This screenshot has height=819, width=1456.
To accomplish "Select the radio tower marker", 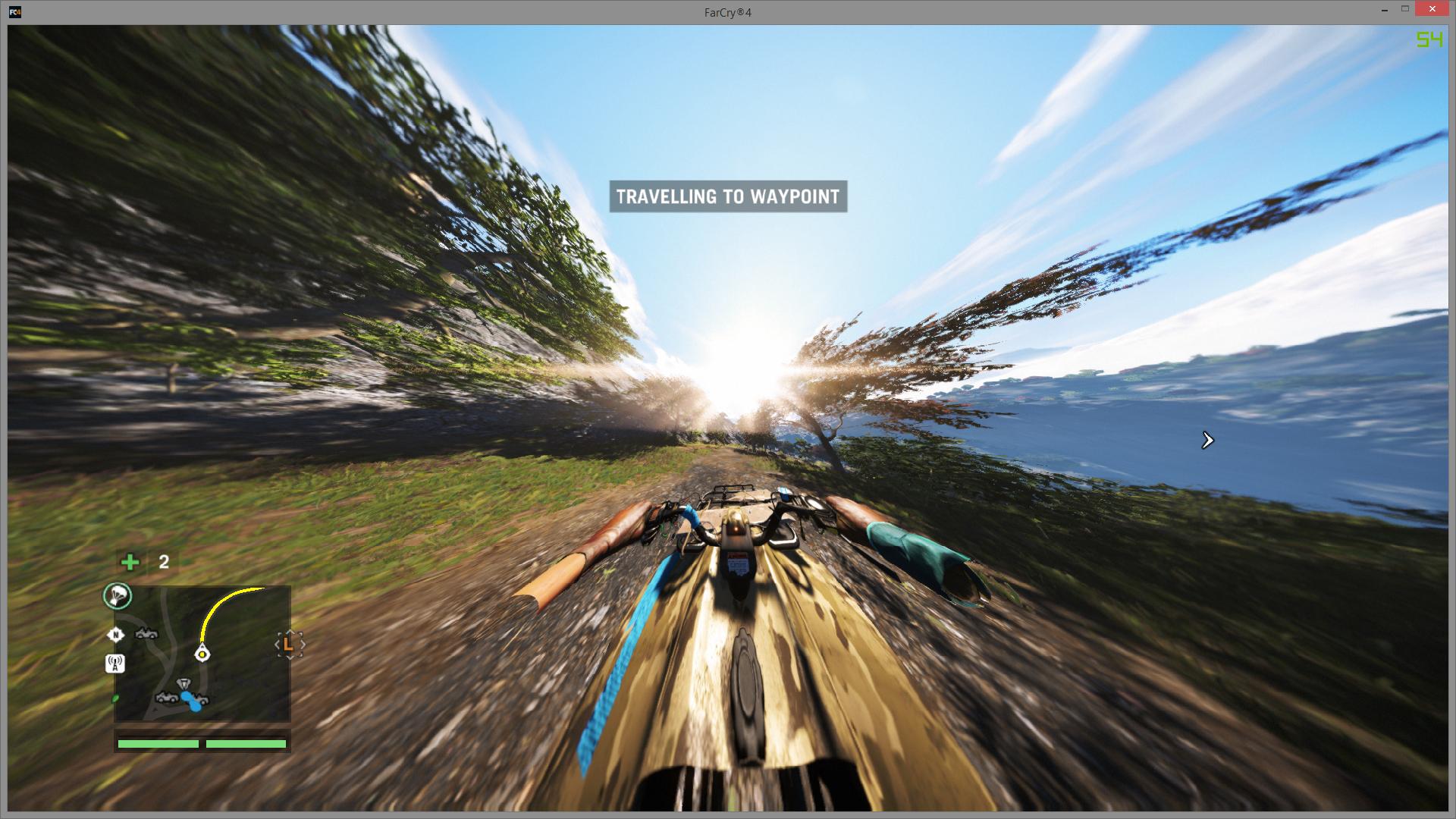I will 115,664.
